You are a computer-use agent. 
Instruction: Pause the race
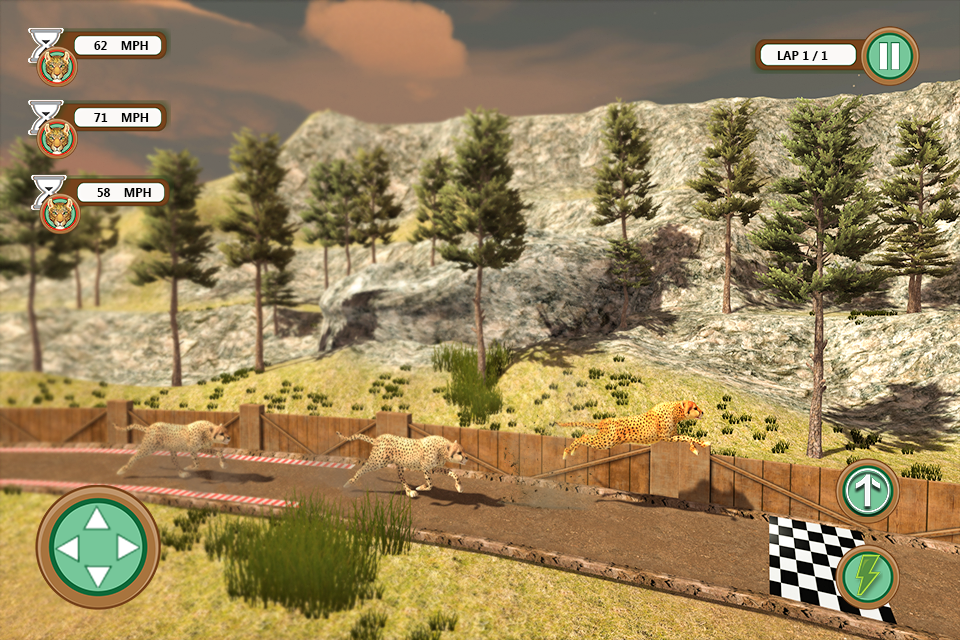(889, 56)
